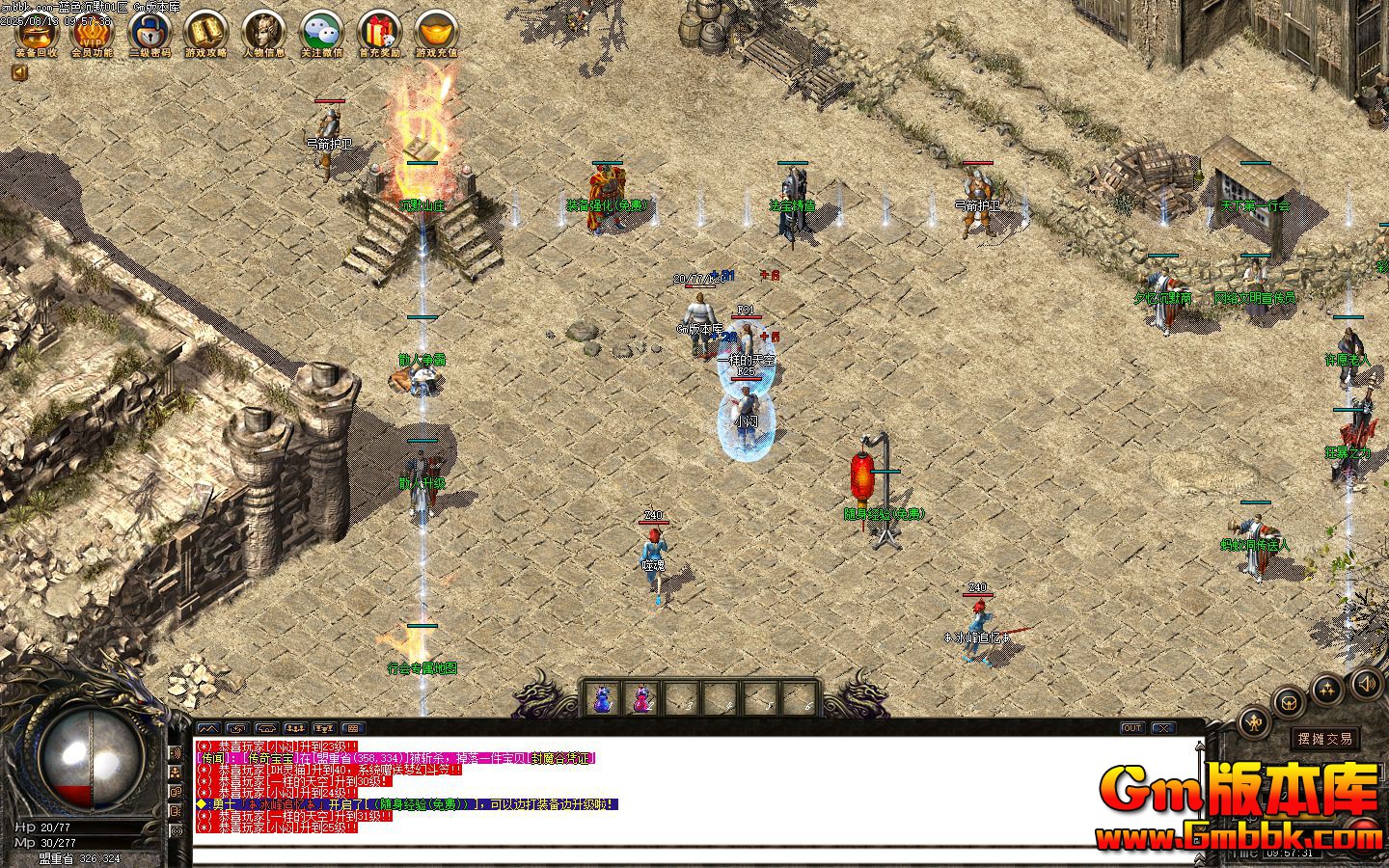The height and width of the screenshot is (868, 1389).
Task: Close the game with the X button
Action: [x=1163, y=728]
